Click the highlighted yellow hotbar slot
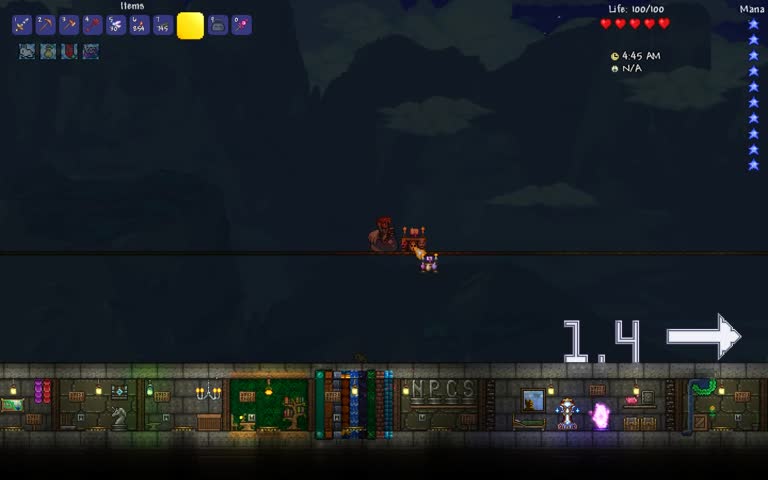This screenshot has height=480, width=768. (190, 26)
